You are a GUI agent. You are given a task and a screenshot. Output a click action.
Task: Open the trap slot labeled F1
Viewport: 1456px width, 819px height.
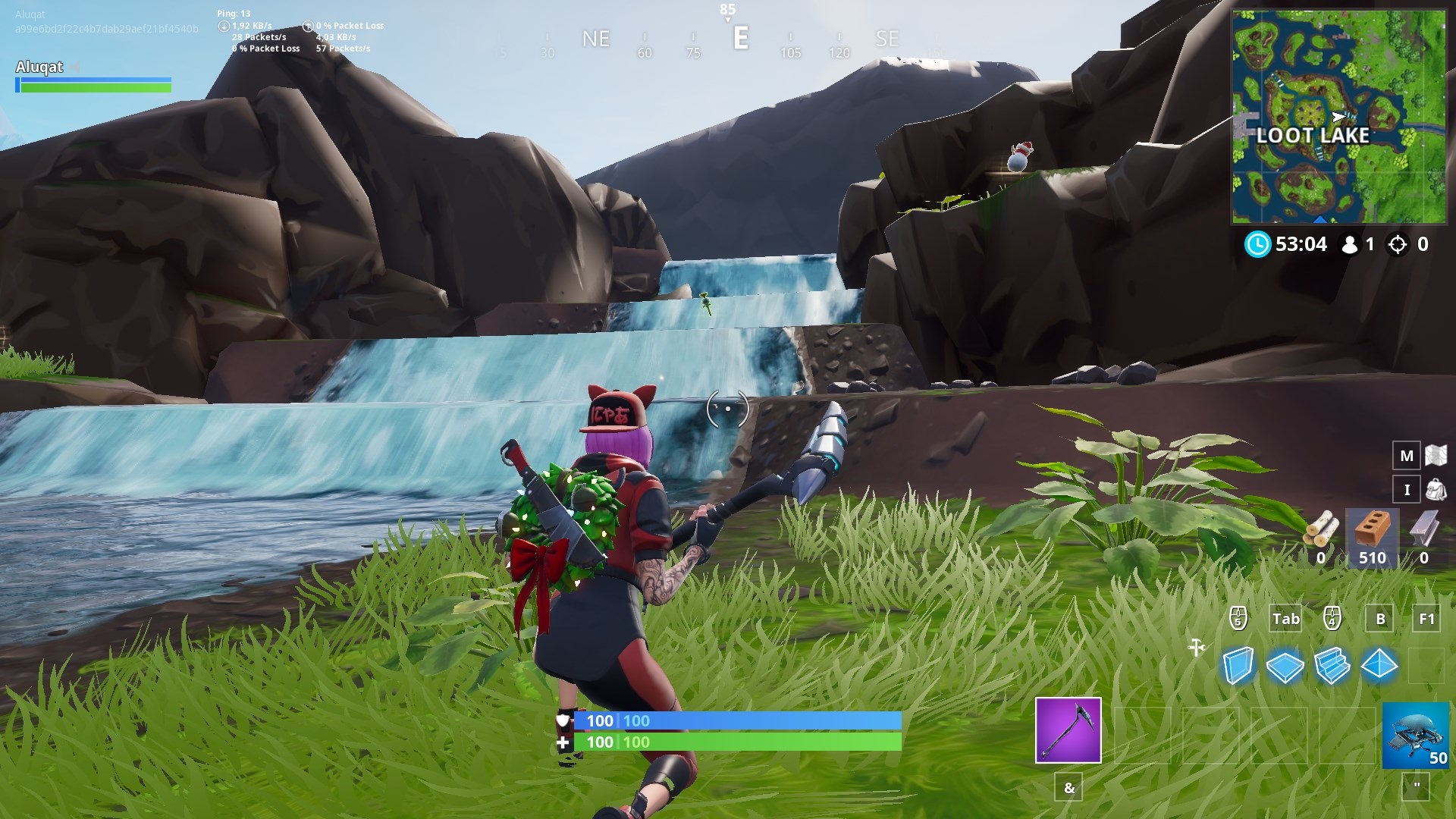1425,618
